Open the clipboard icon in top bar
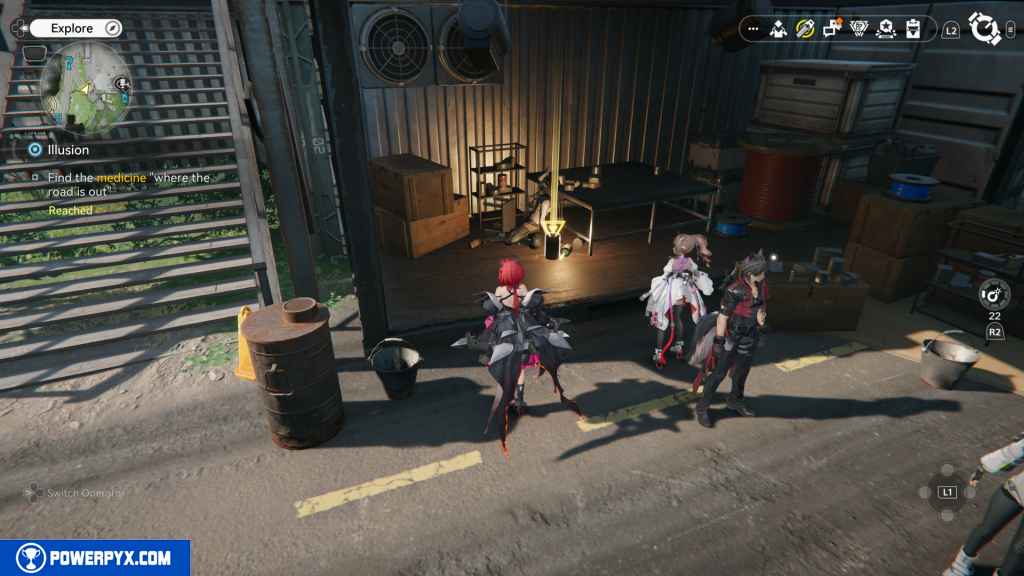The height and width of the screenshot is (576, 1024). pyautogui.click(x=913, y=30)
